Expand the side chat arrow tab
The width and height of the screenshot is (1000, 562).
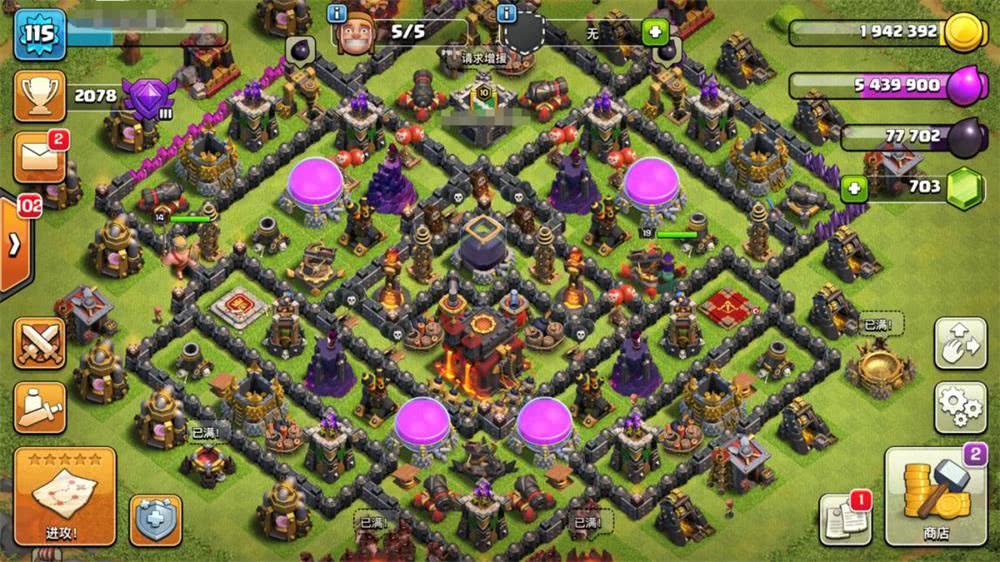pos(15,245)
